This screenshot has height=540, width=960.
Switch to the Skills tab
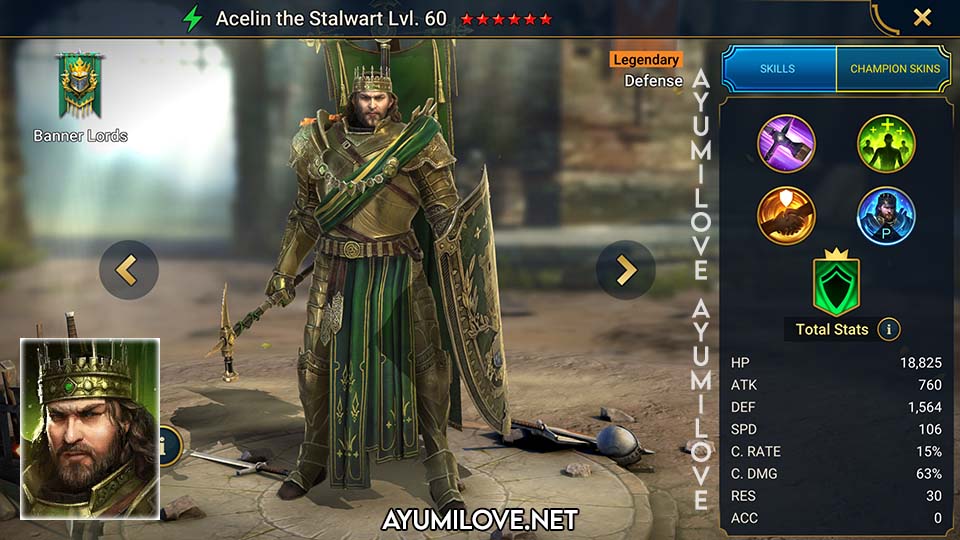pyautogui.click(x=778, y=69)
